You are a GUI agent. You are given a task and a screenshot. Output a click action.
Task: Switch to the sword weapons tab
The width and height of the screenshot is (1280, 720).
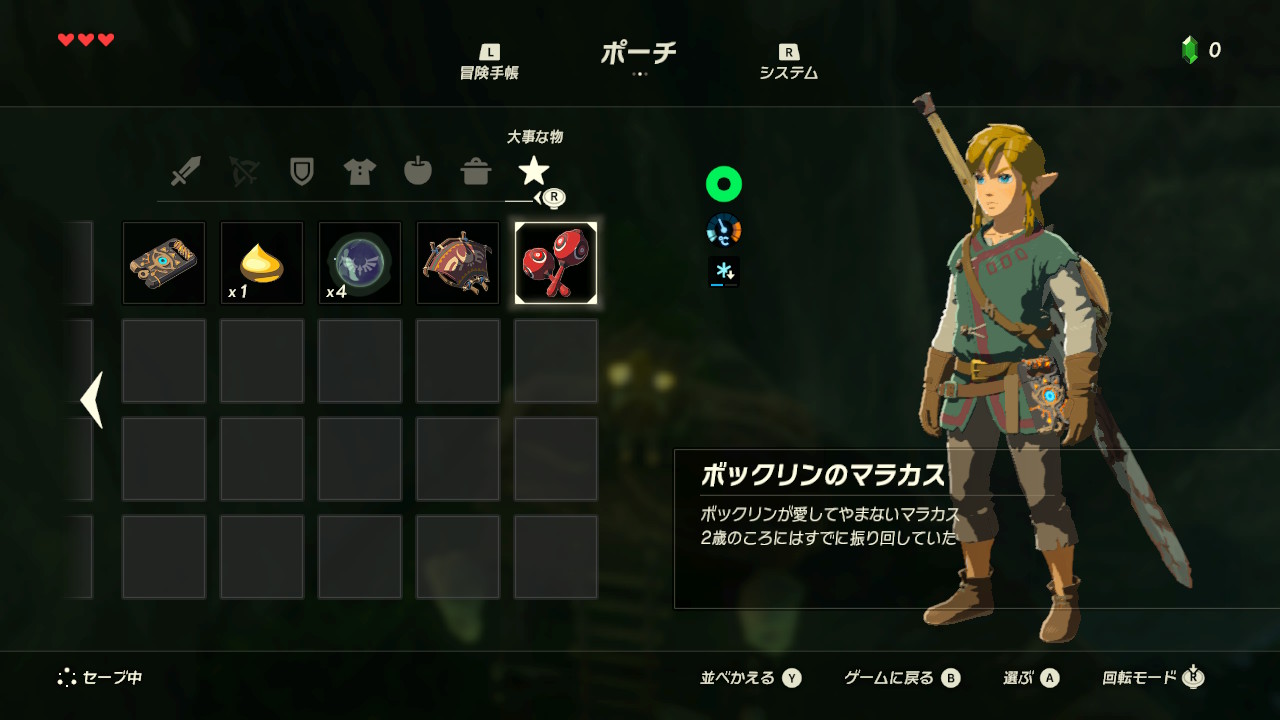click(185, 172)
